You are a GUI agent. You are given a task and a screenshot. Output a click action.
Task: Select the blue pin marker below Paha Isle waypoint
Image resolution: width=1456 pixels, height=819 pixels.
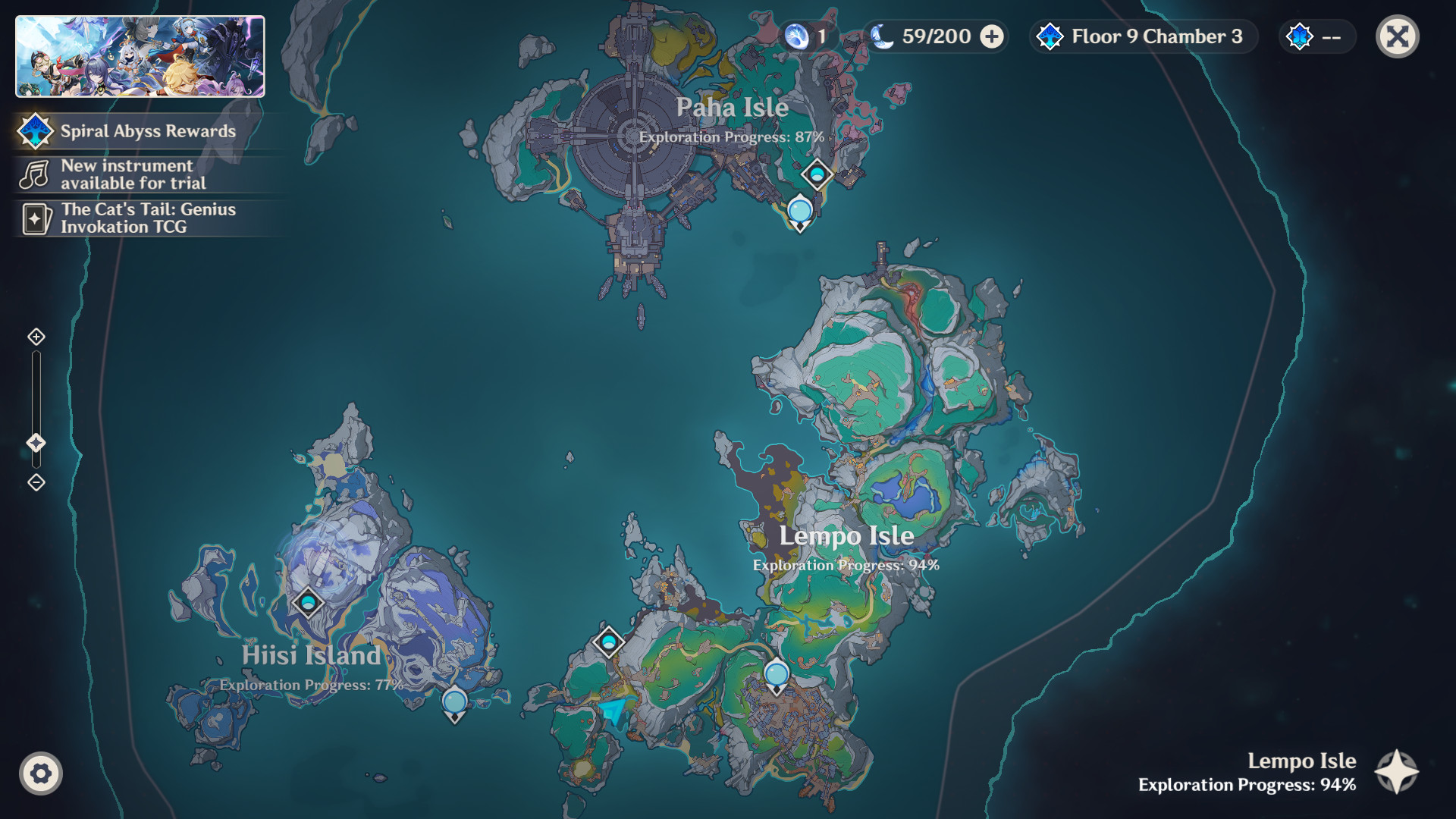pos(800,212)
